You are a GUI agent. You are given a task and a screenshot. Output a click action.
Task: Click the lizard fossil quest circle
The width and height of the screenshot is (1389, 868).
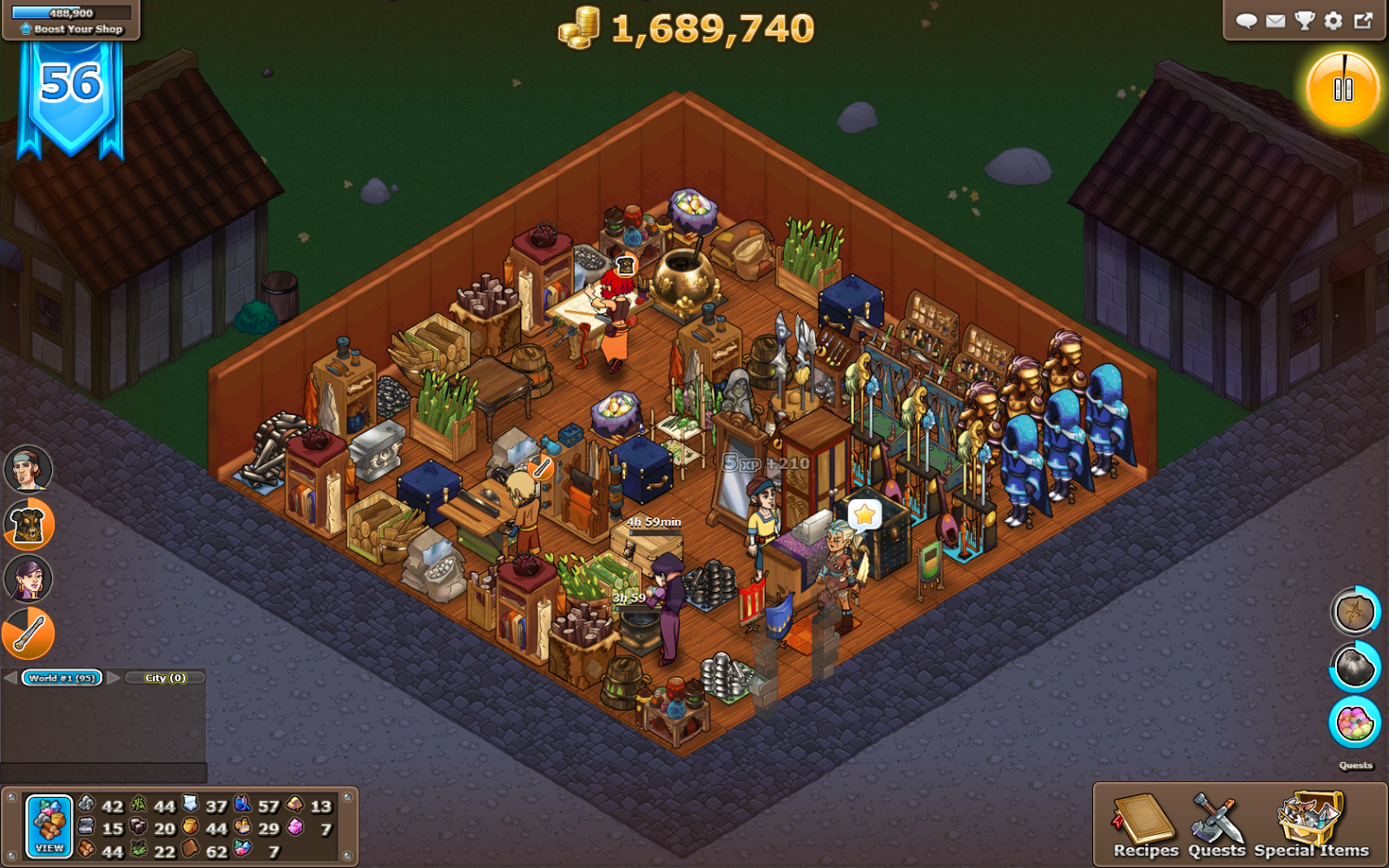[x=1354, y=610]
